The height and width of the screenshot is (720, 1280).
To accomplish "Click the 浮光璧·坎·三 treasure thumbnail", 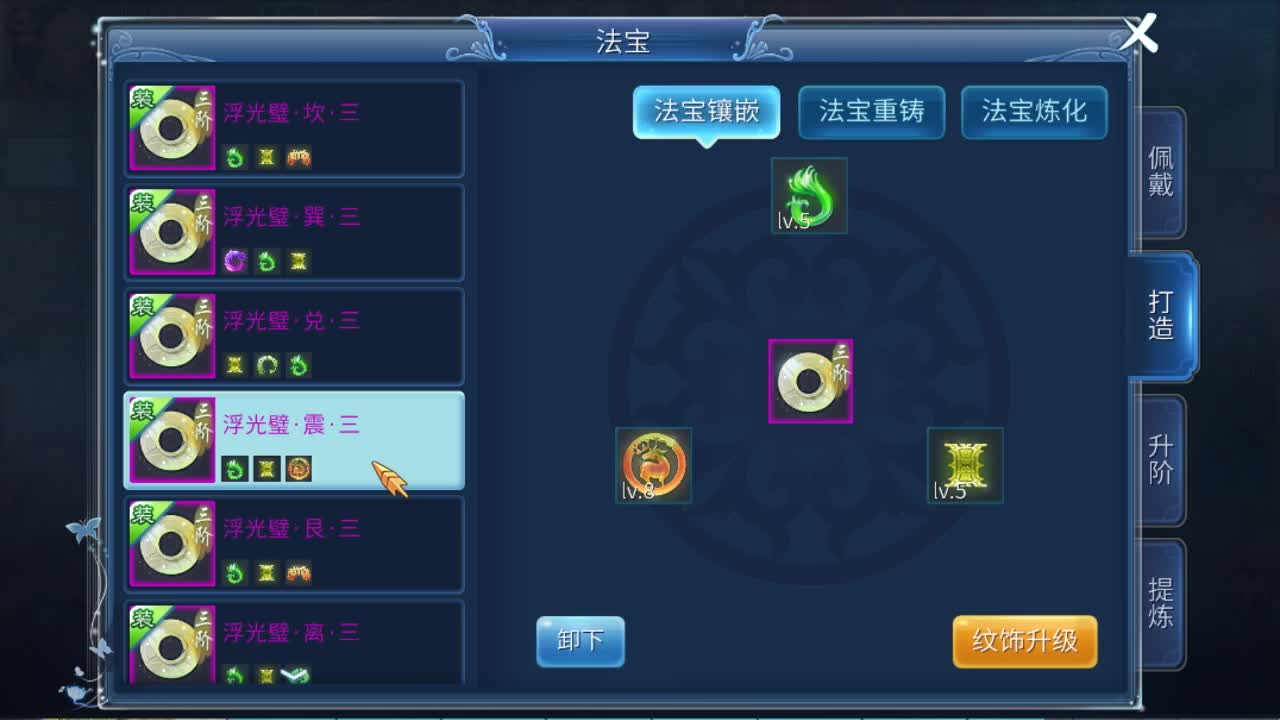I will point(170,128).
